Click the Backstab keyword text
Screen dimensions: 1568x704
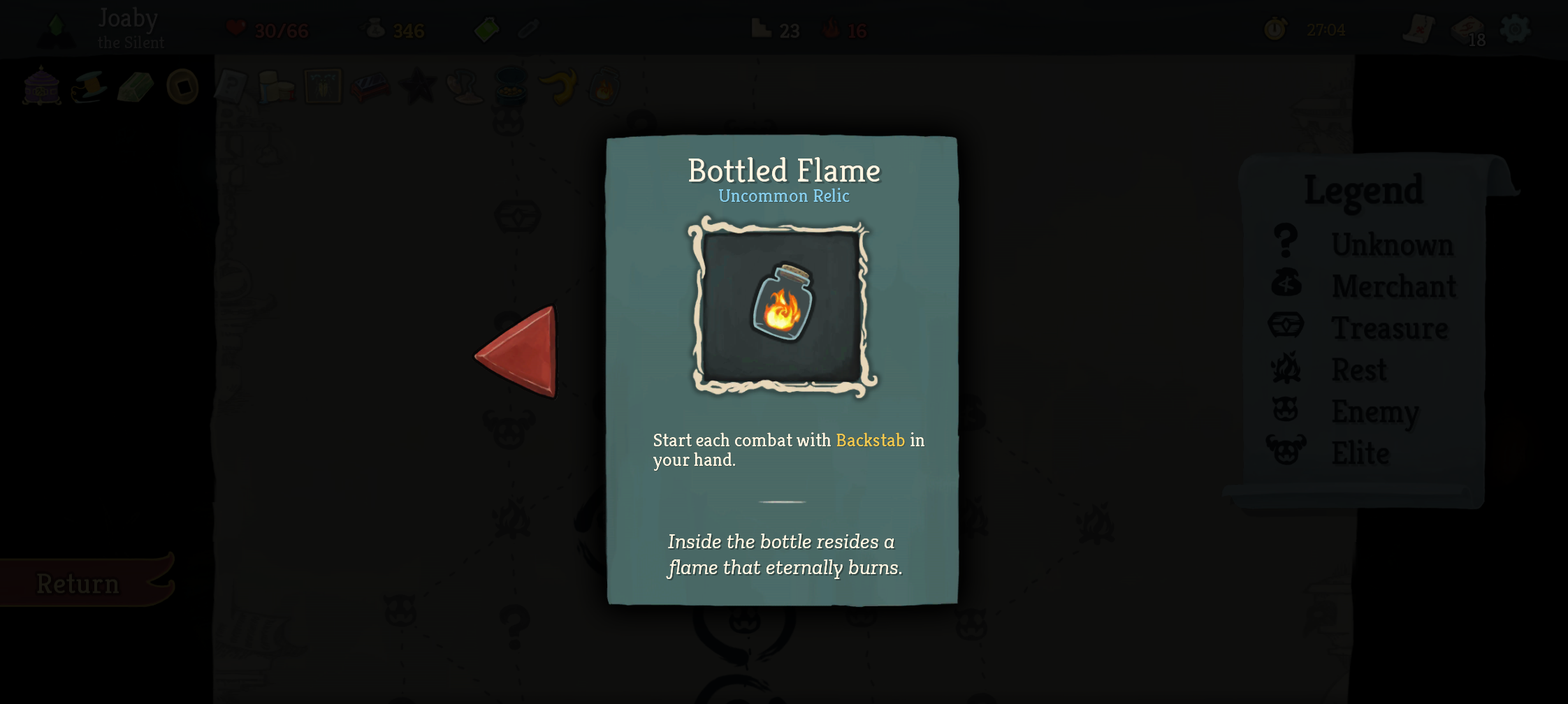pyautogui.click(x=870, y=440)
